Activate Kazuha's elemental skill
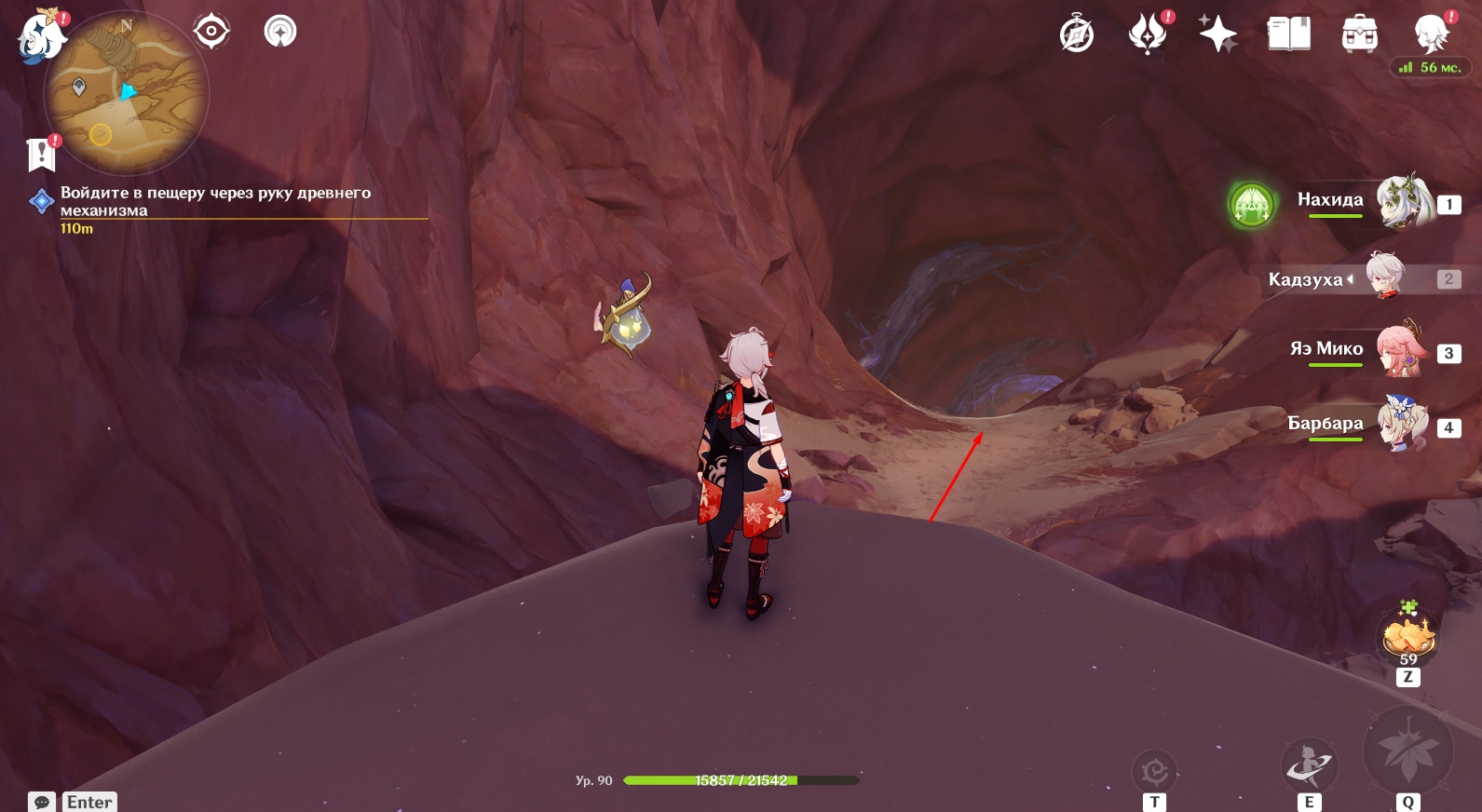 coord(1309,765)
